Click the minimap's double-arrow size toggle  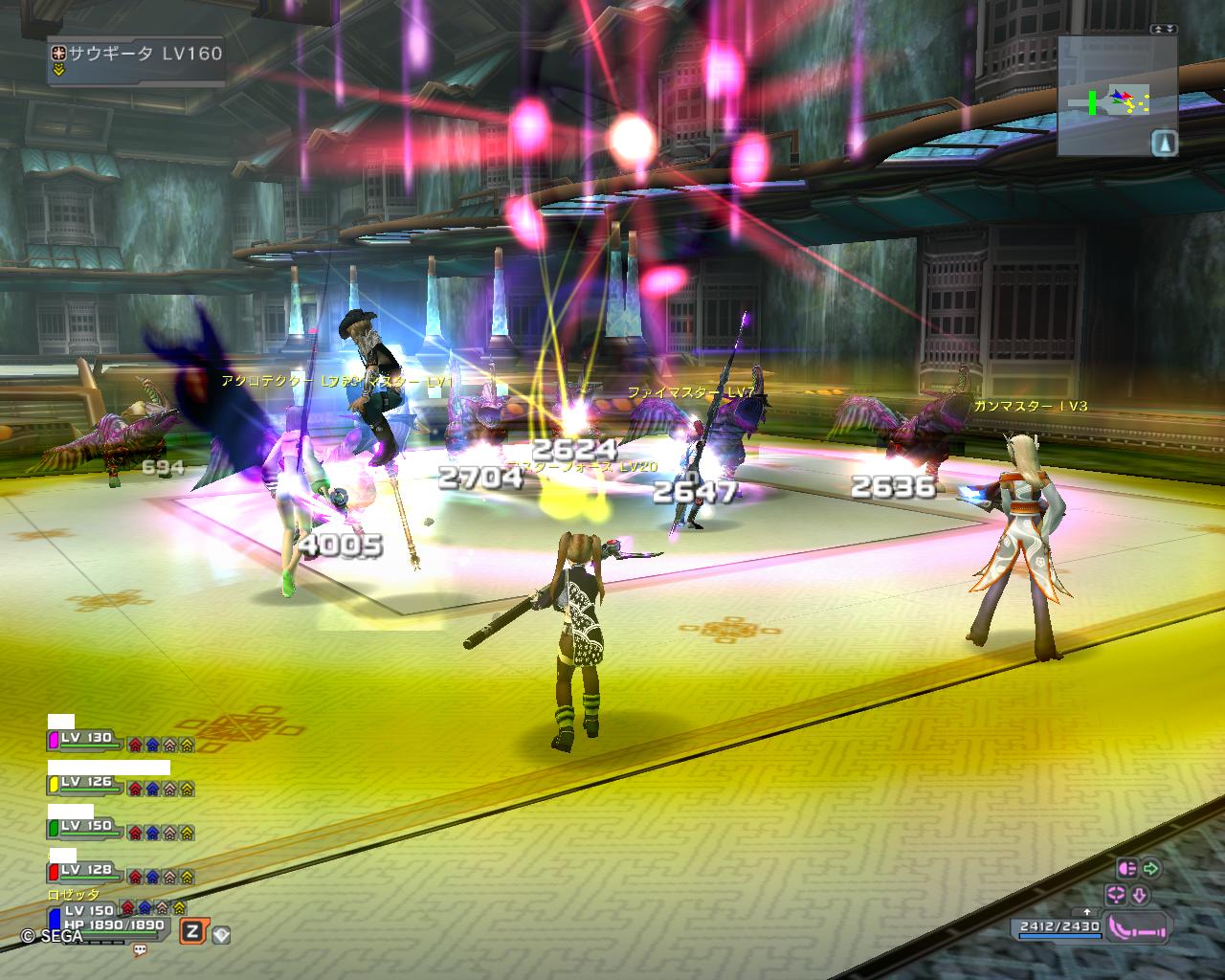(x=1164, y=30)
